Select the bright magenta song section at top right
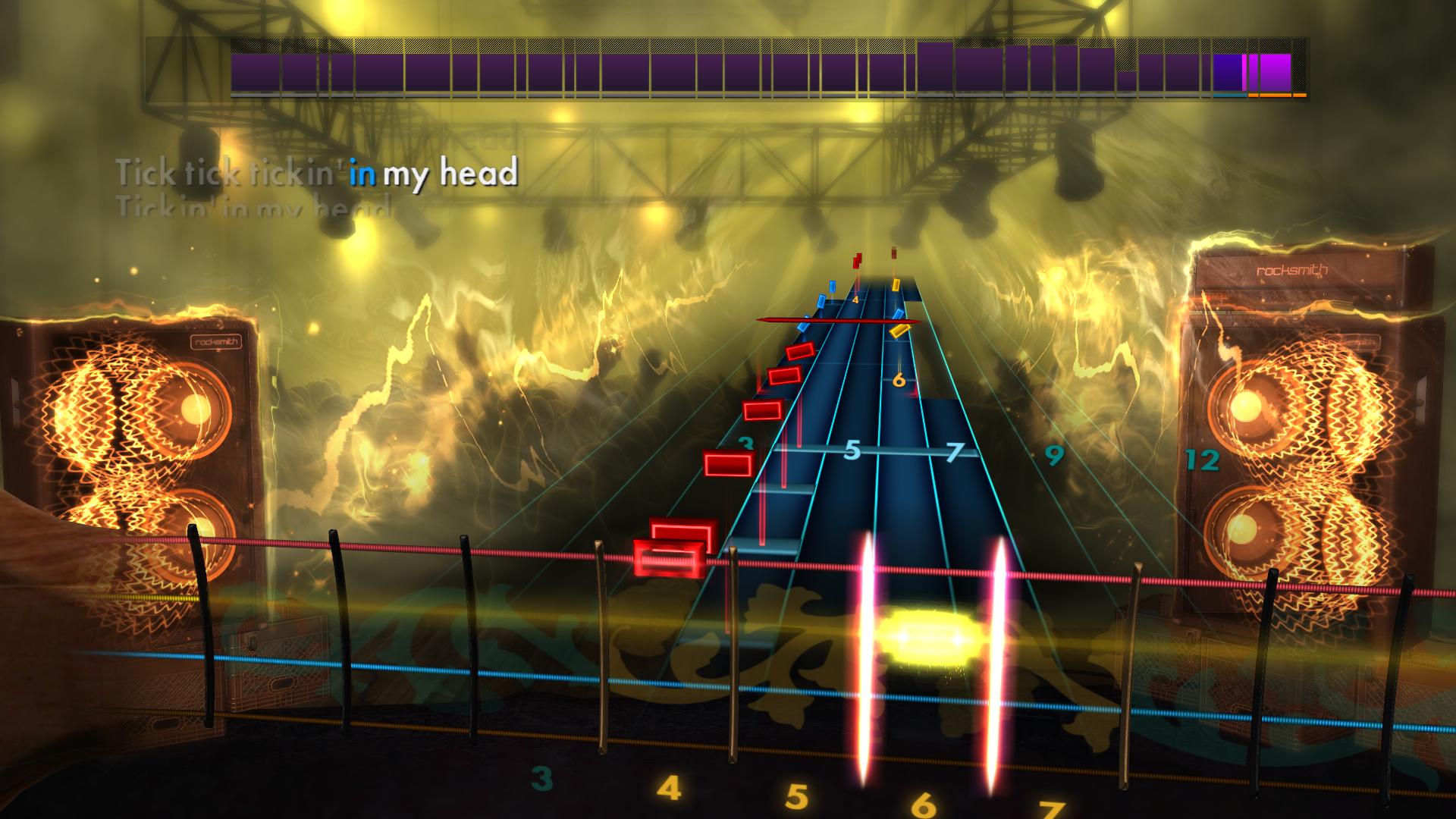 click(1275, 73)
